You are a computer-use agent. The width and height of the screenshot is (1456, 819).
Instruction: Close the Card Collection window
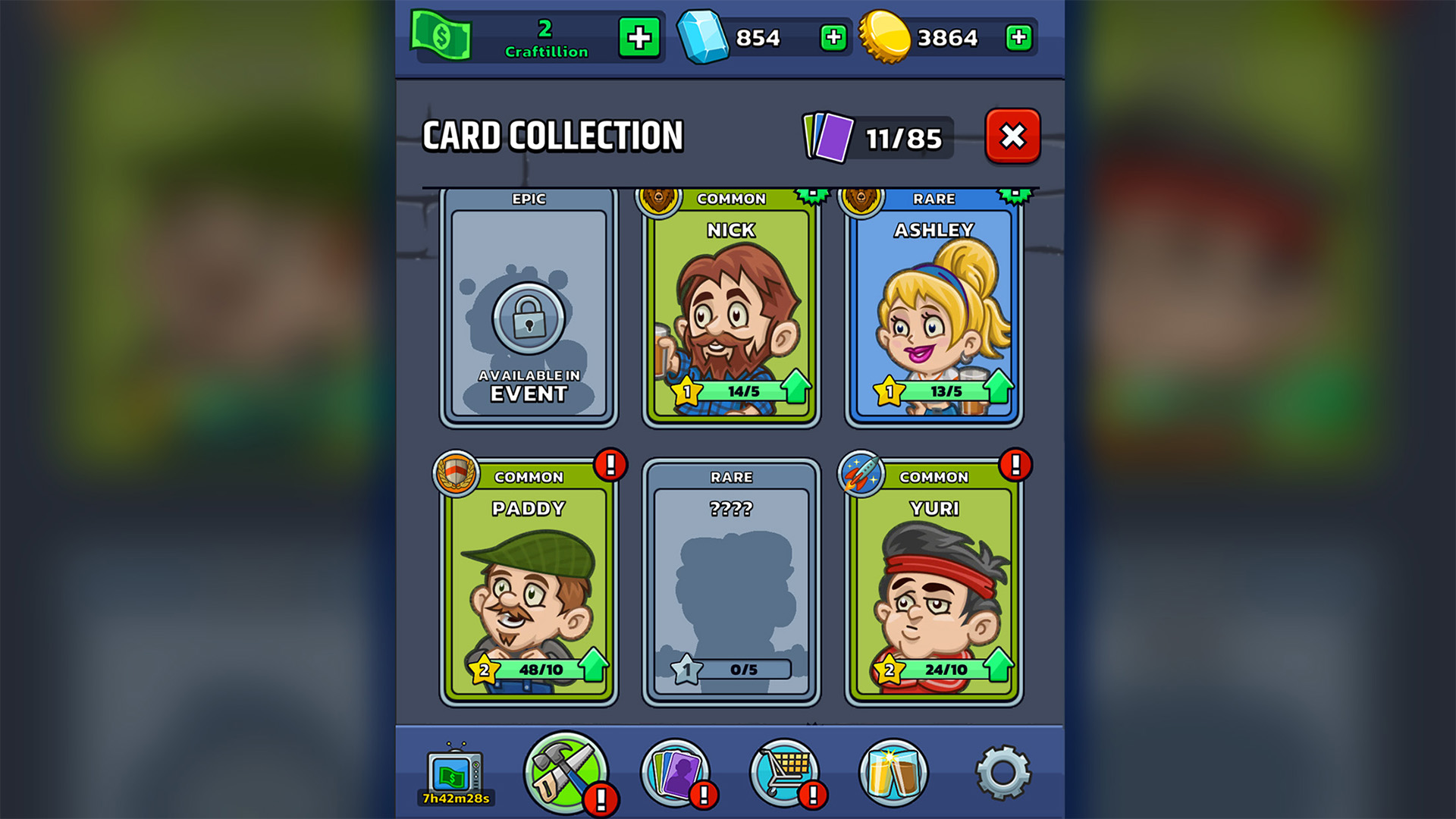[x=1012, y=137]
